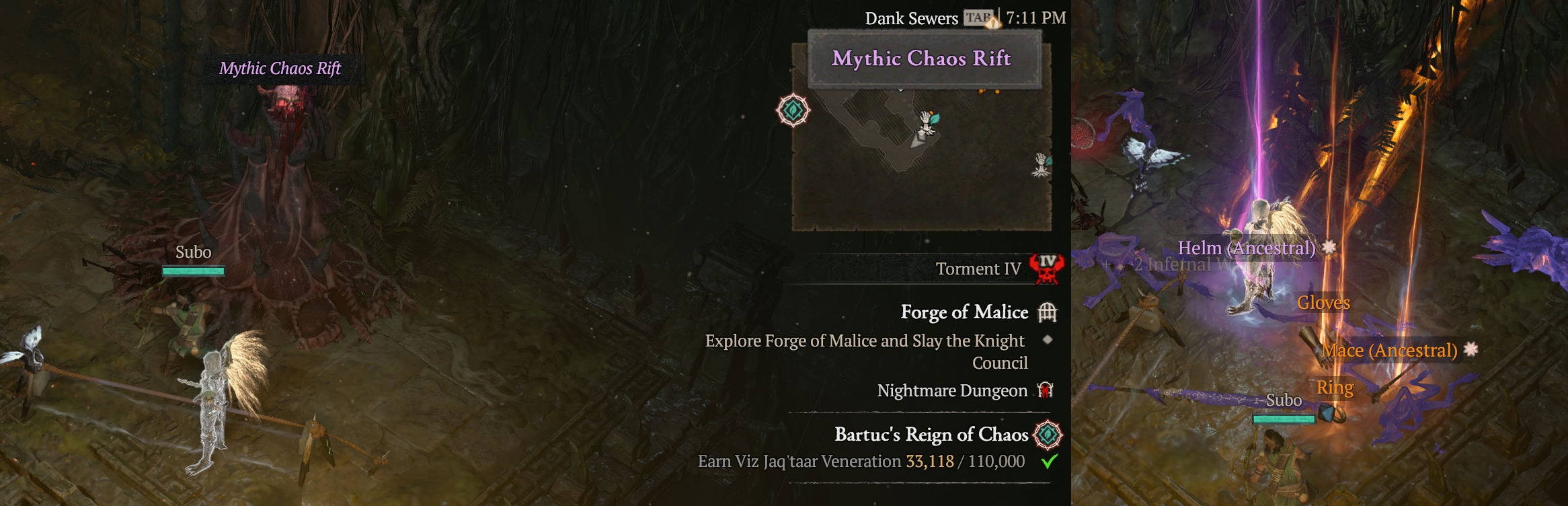Pick up Mace (Ancestral) loot label
The image size is (1568, 506).
pyautogui.click(x=1389, y=351)
